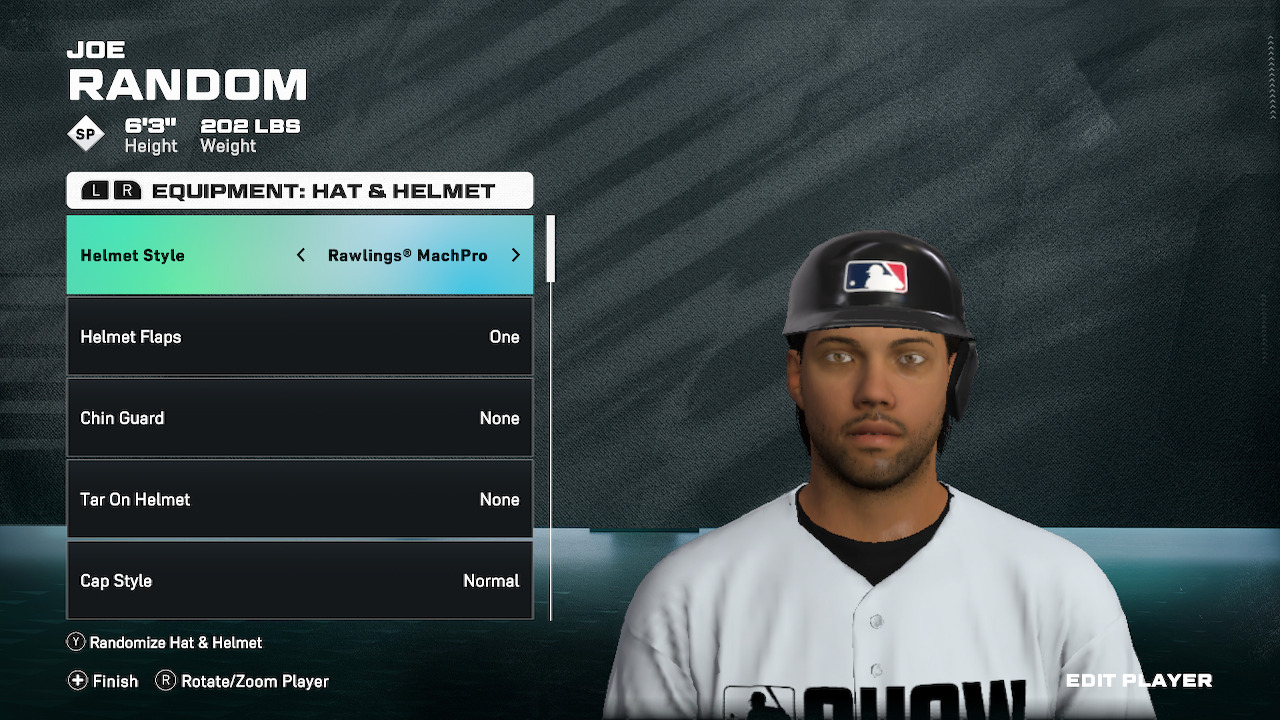Screen dimensions: 1280x720
Task: Finish editing the player
Action: click(x=103, y=681)
